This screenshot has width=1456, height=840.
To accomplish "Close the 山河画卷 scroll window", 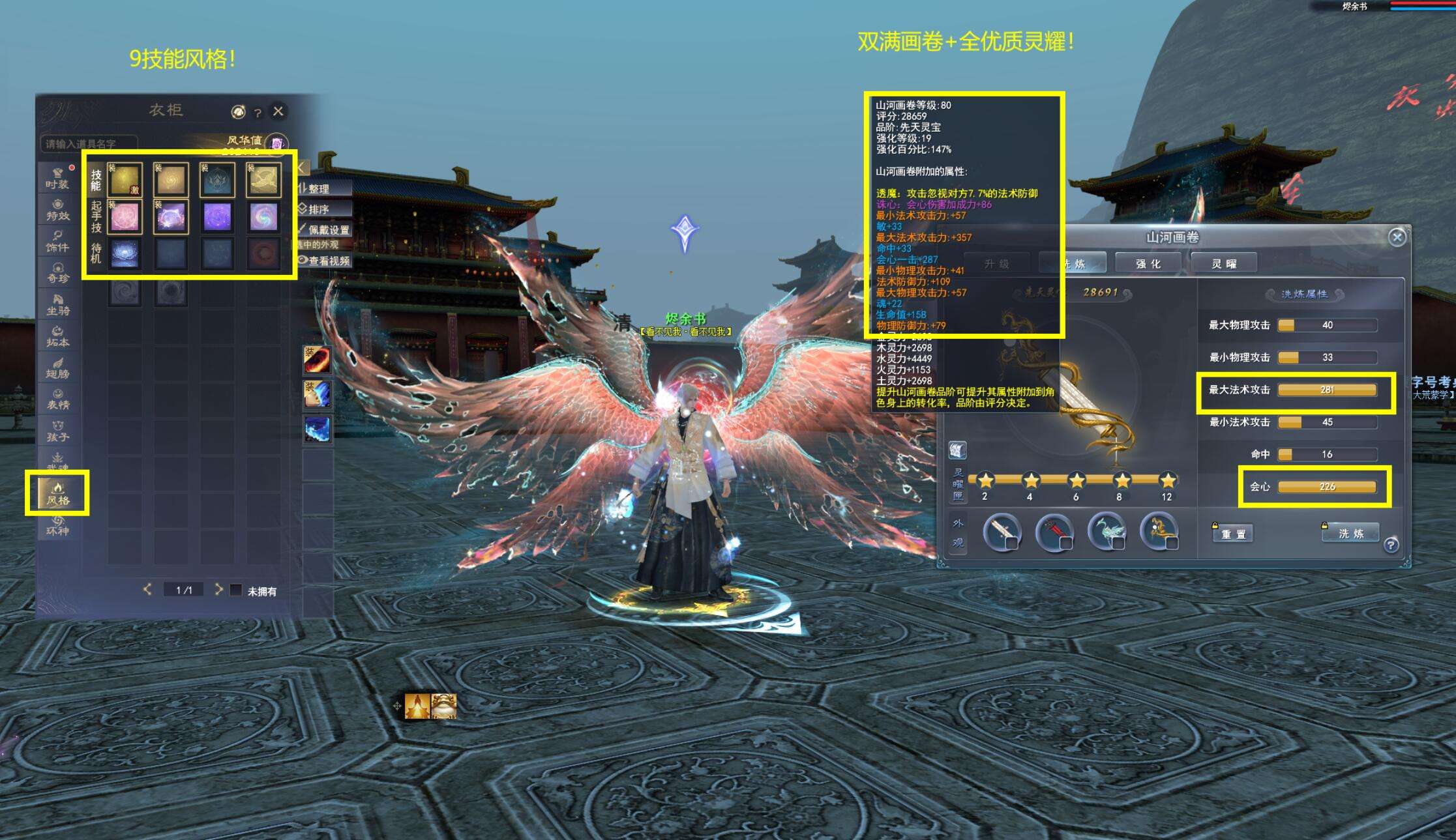I will (x=1397, y=237).
